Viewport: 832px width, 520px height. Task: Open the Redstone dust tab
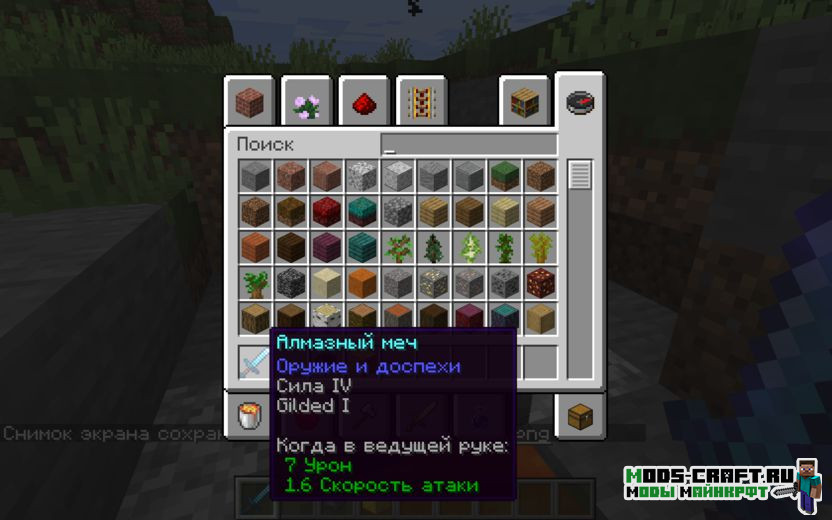(363, 102)
